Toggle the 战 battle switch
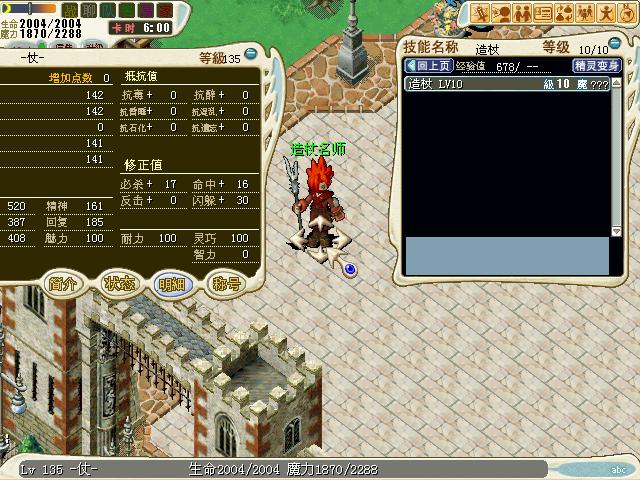 pos(69,10)
